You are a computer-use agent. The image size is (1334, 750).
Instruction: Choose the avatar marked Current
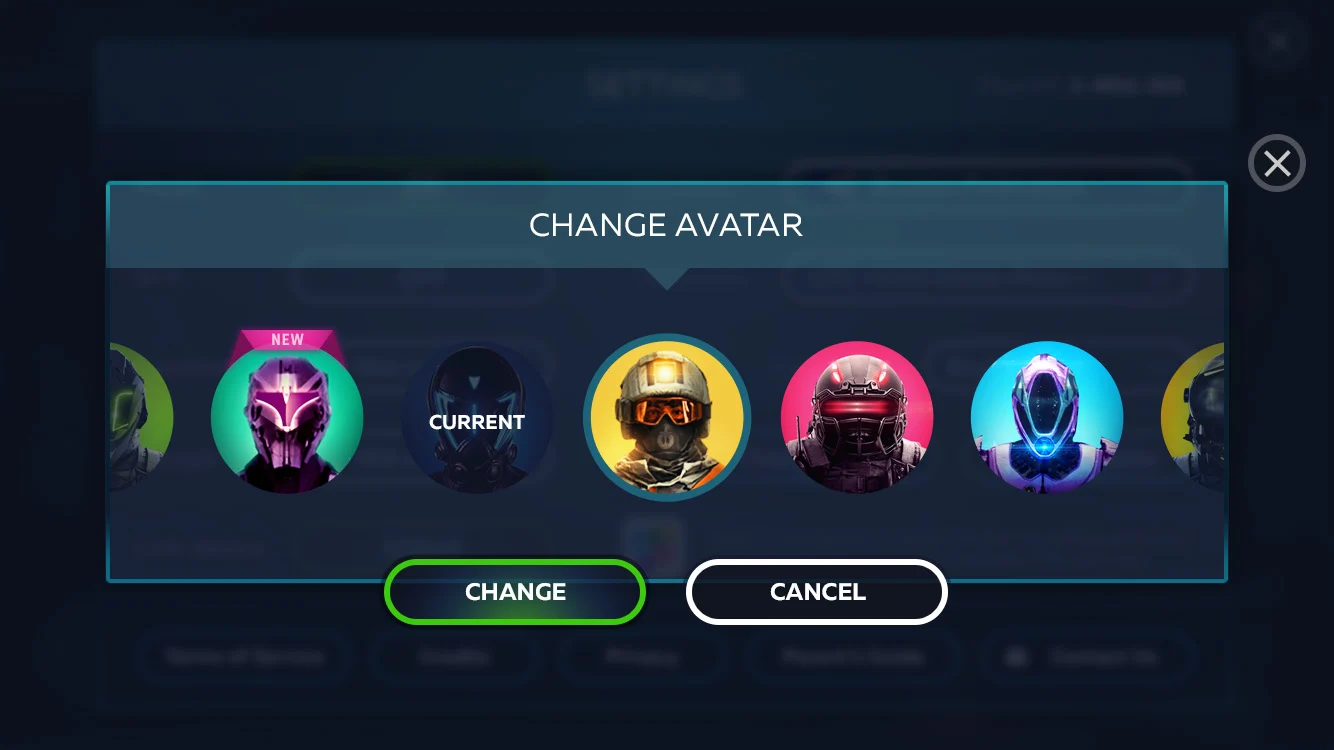click(477, 418)
